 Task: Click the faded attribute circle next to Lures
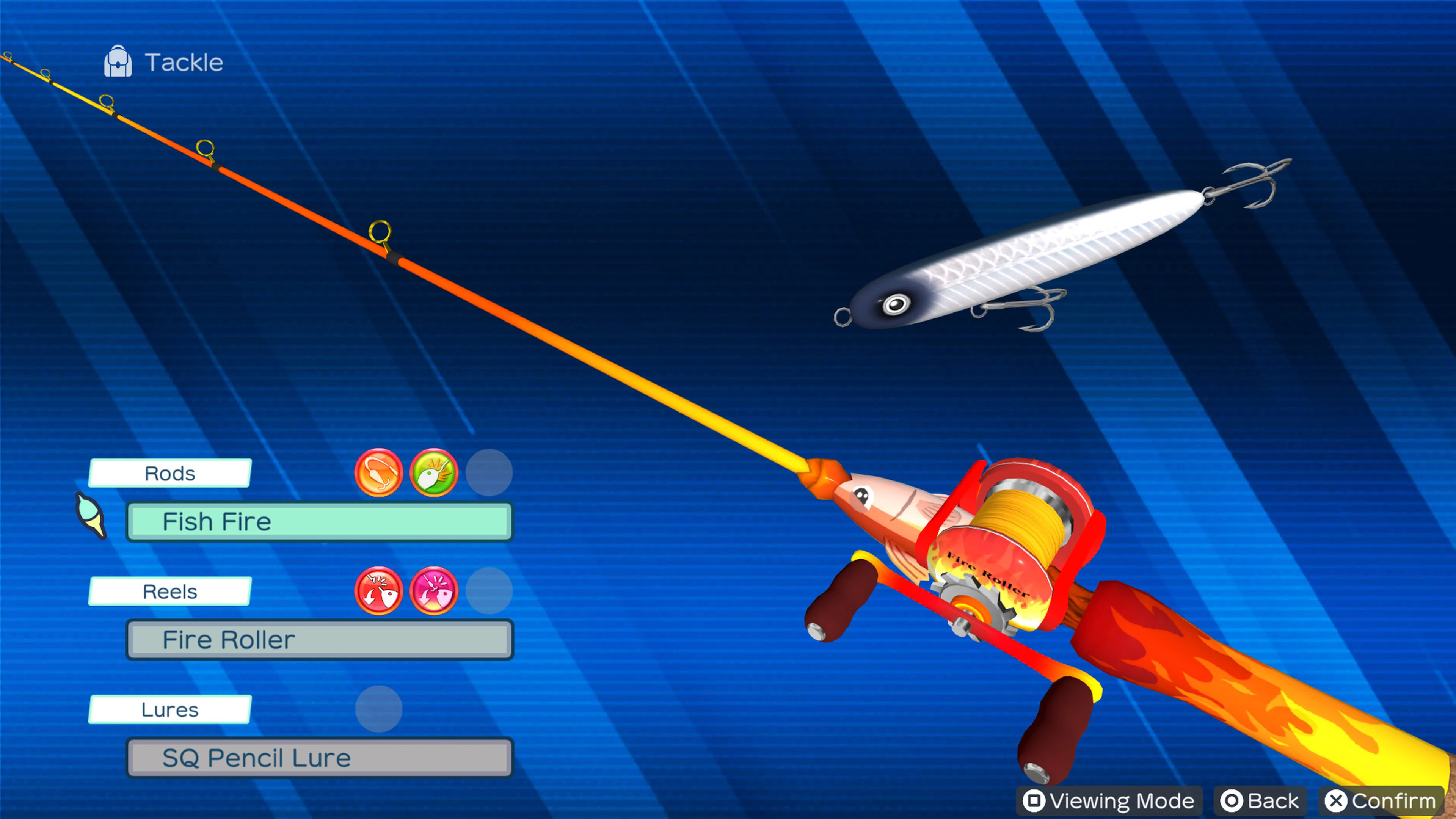tap(379, 708)
